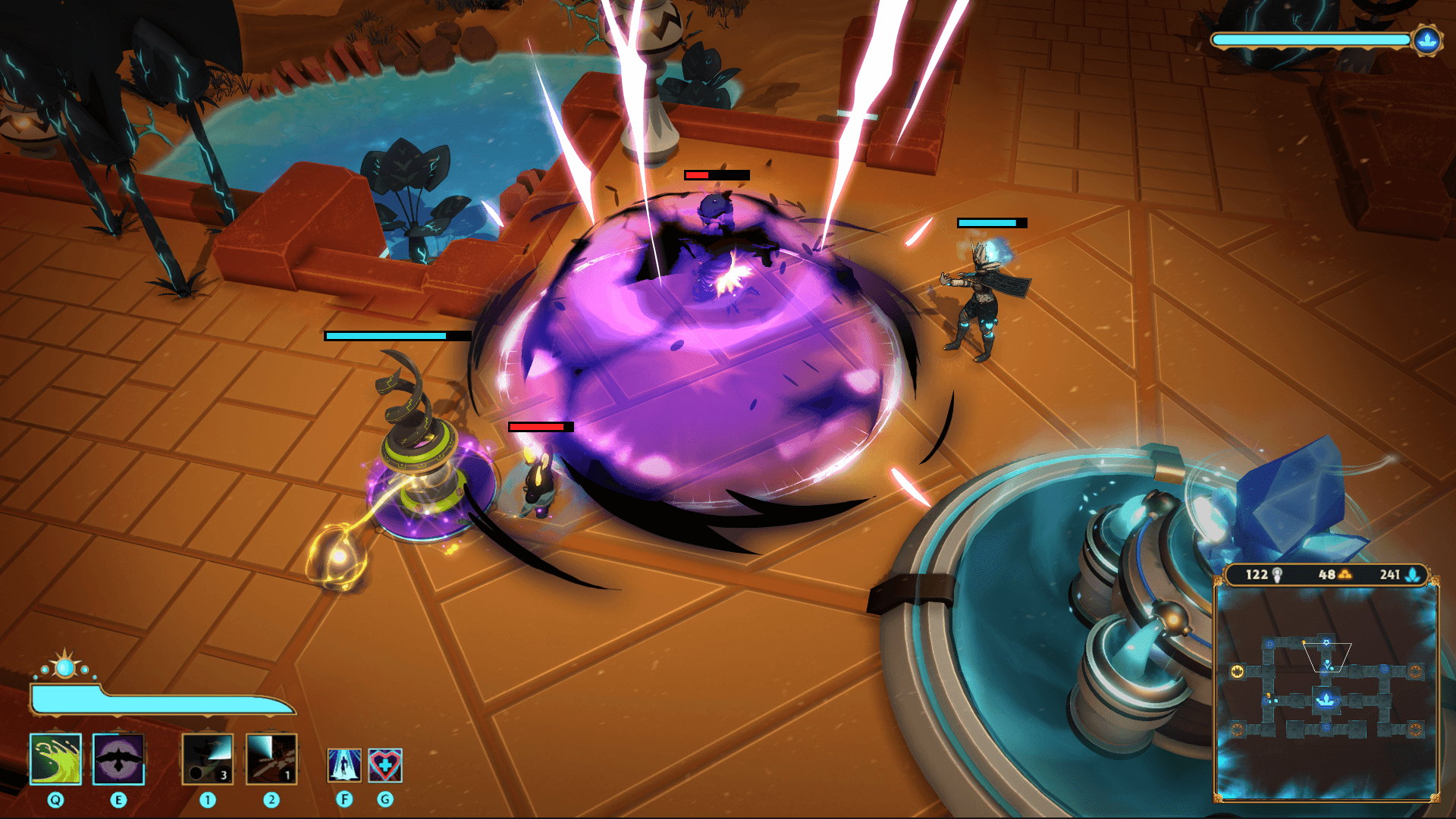
Task: Activate the raven ability bound to E
Action: (119, 760)
